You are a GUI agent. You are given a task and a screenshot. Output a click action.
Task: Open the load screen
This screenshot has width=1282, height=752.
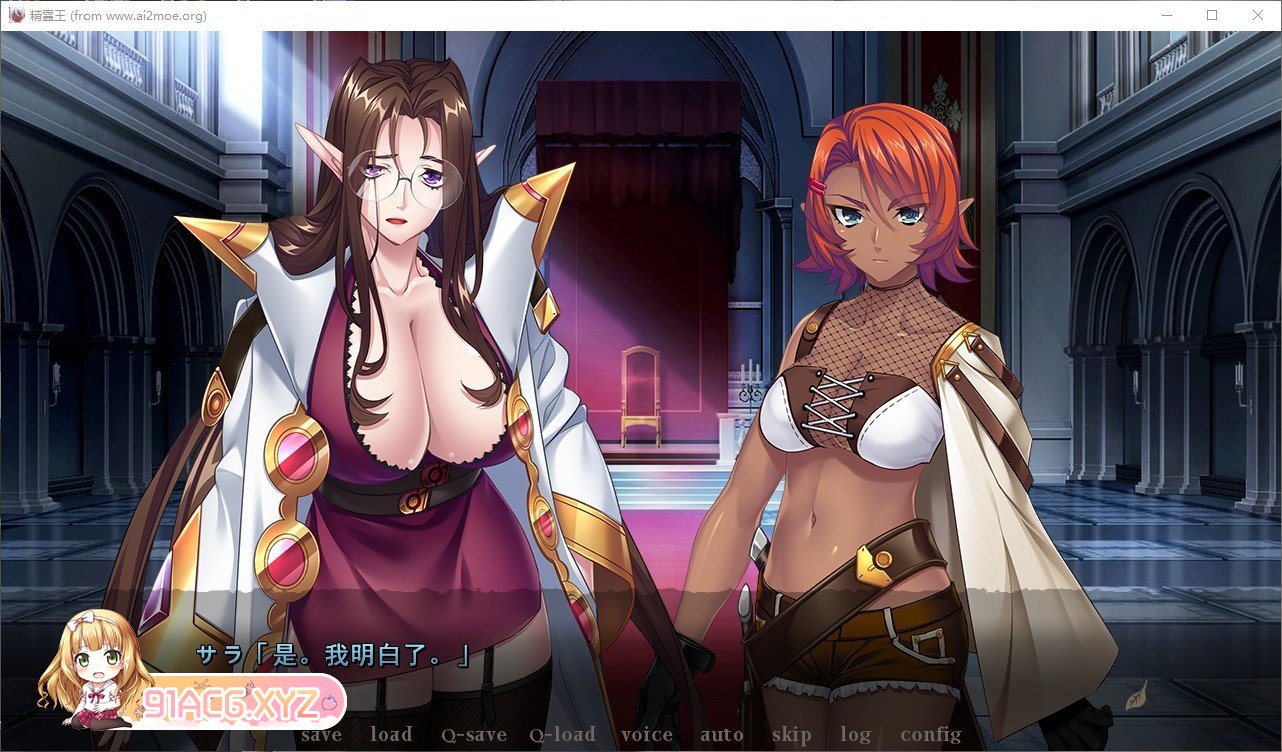391,733
